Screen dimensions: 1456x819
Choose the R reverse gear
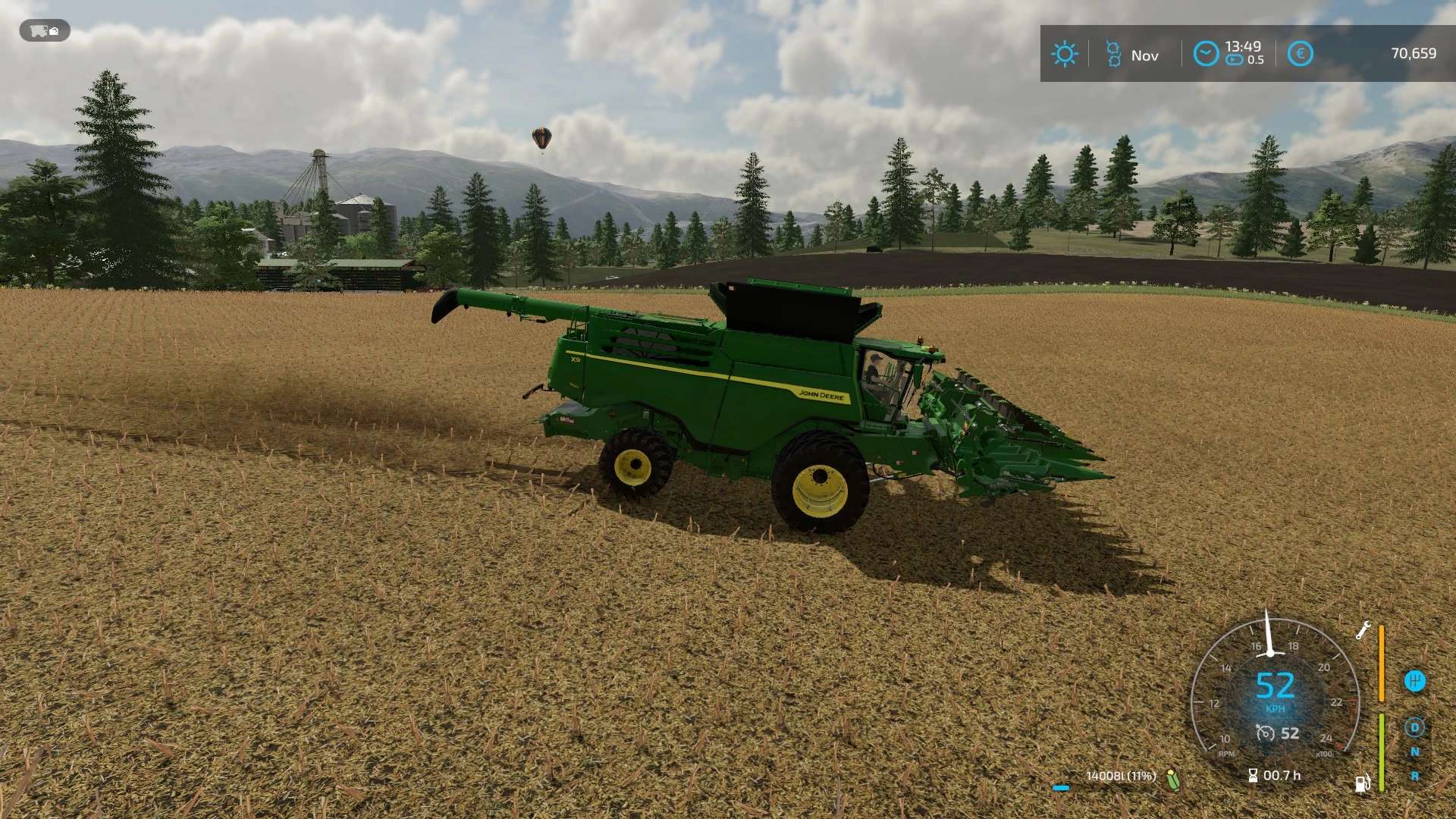tap(1414, 777)
